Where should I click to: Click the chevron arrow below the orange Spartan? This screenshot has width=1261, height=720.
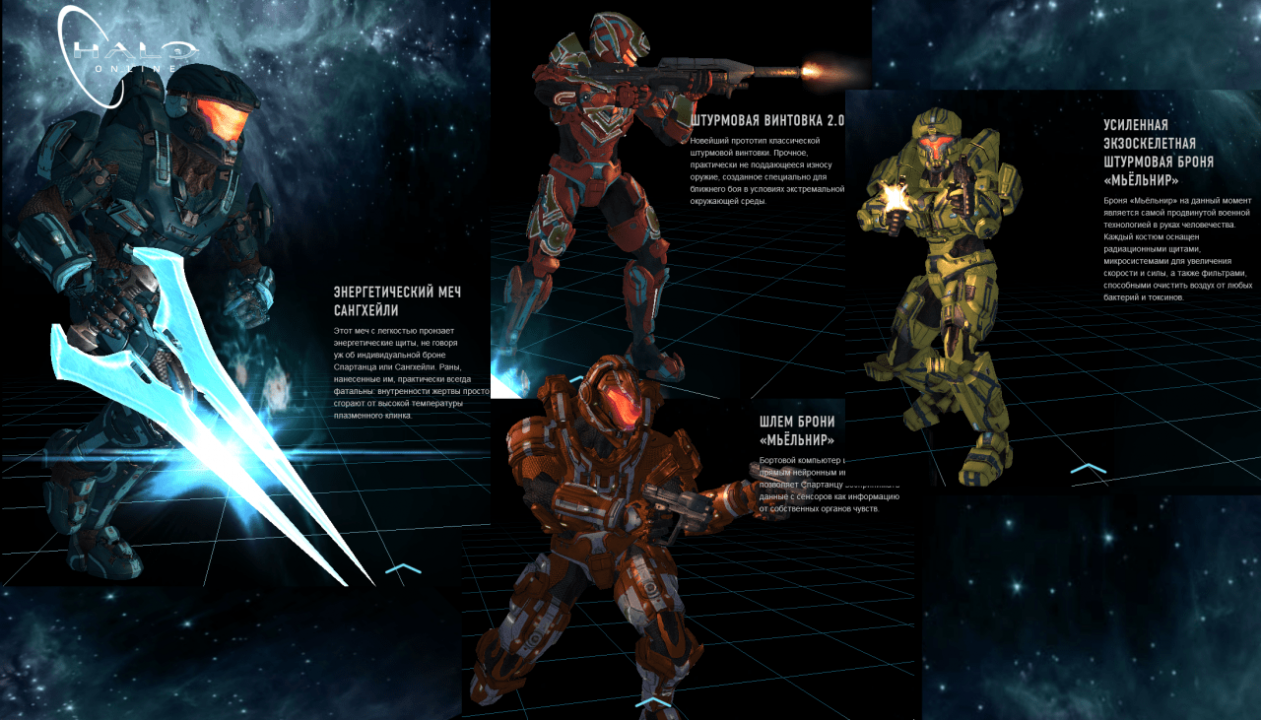click(x=652, y=703)
